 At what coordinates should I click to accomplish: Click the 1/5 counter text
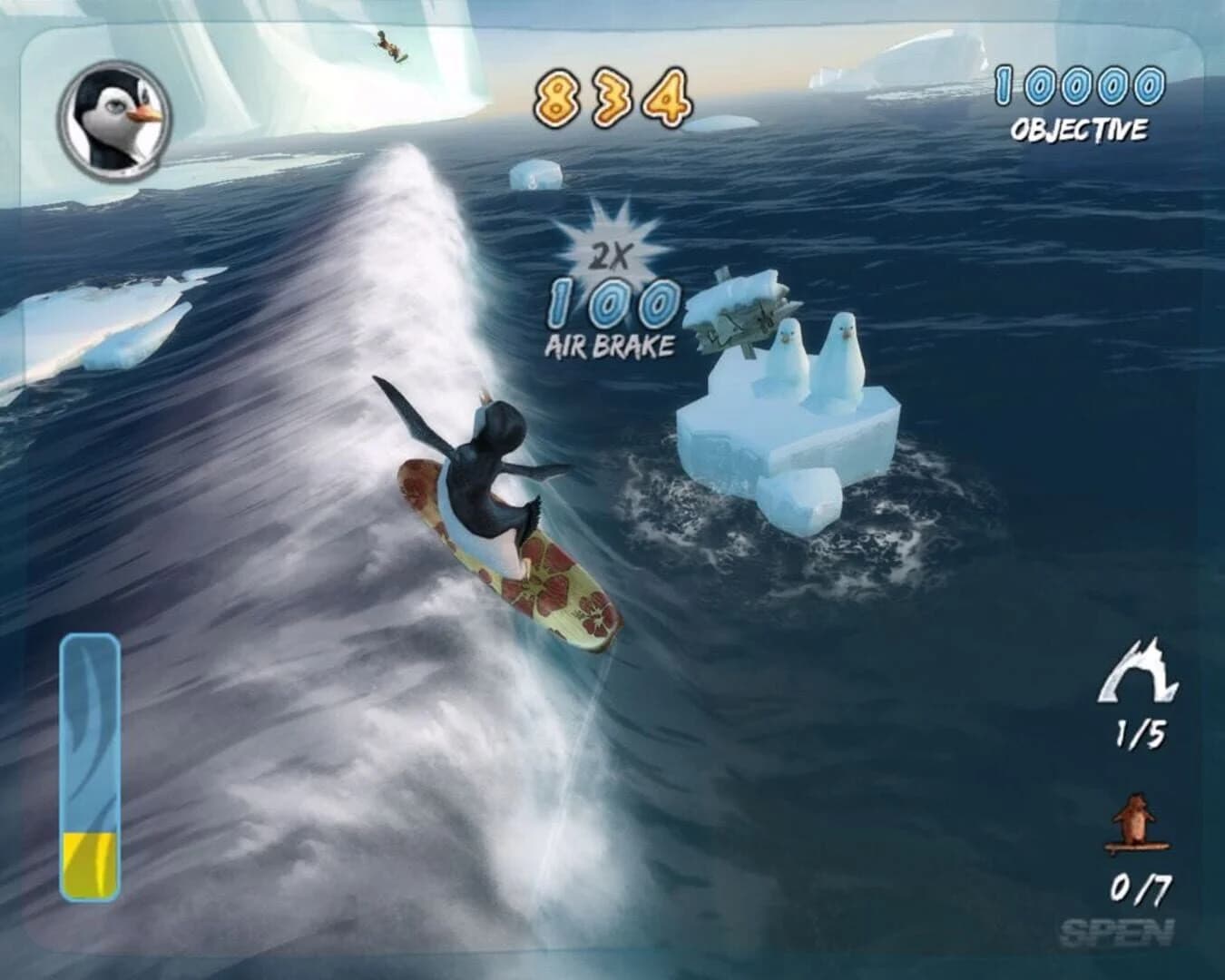point(1143,733)
